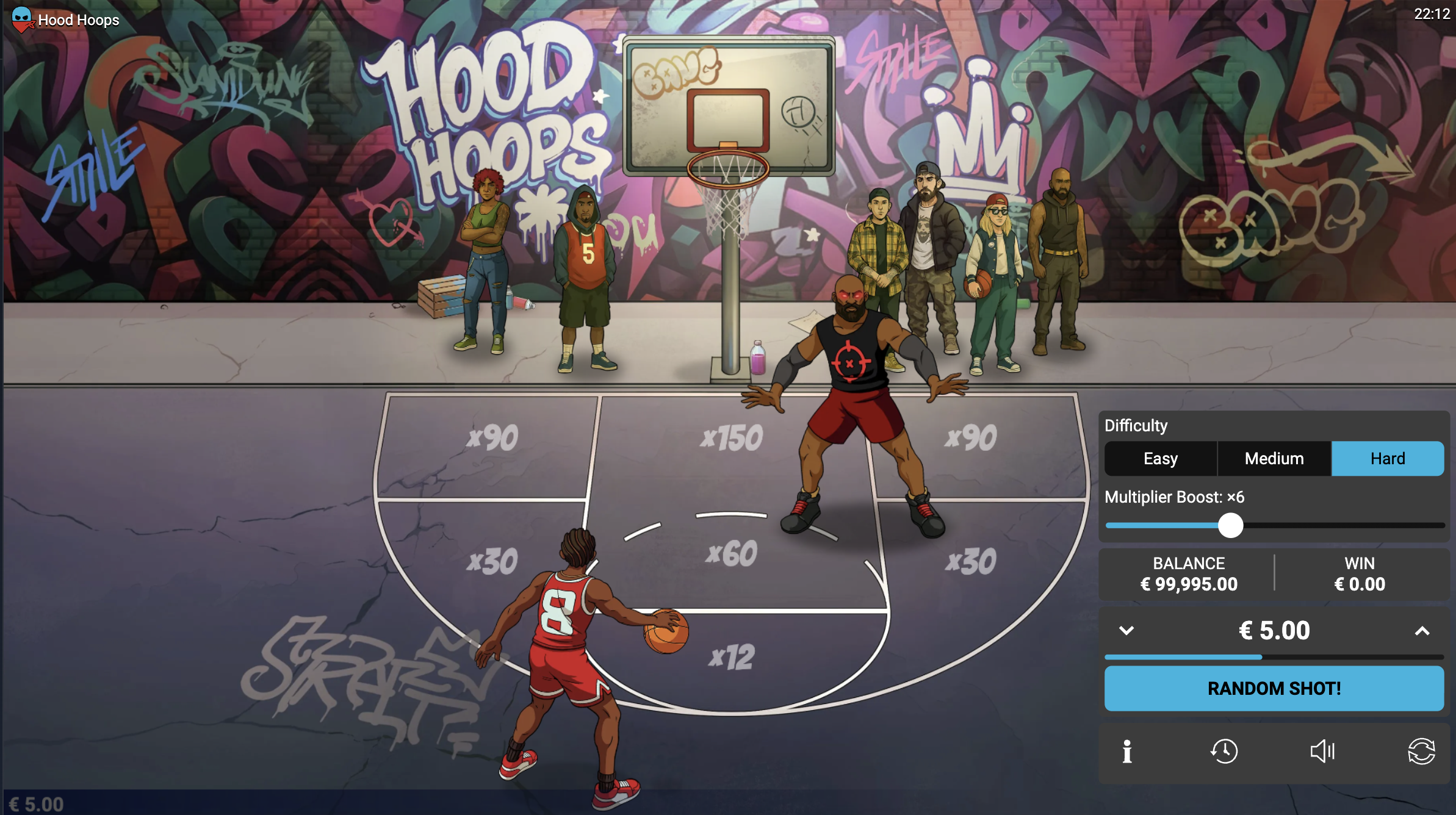
Task: Select Easy difficulty
Action: (1159, 458)
